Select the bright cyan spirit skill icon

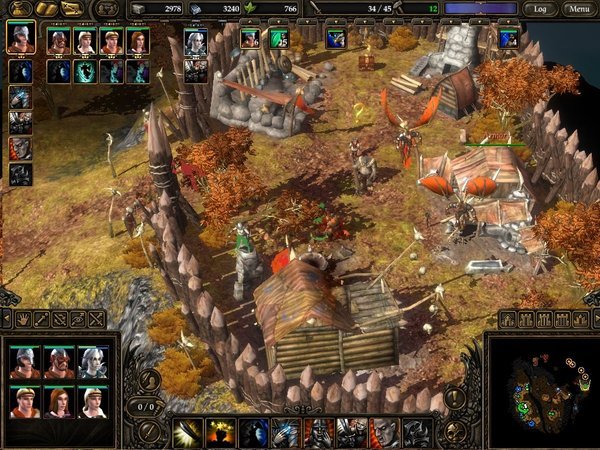(x=85, y=71)
